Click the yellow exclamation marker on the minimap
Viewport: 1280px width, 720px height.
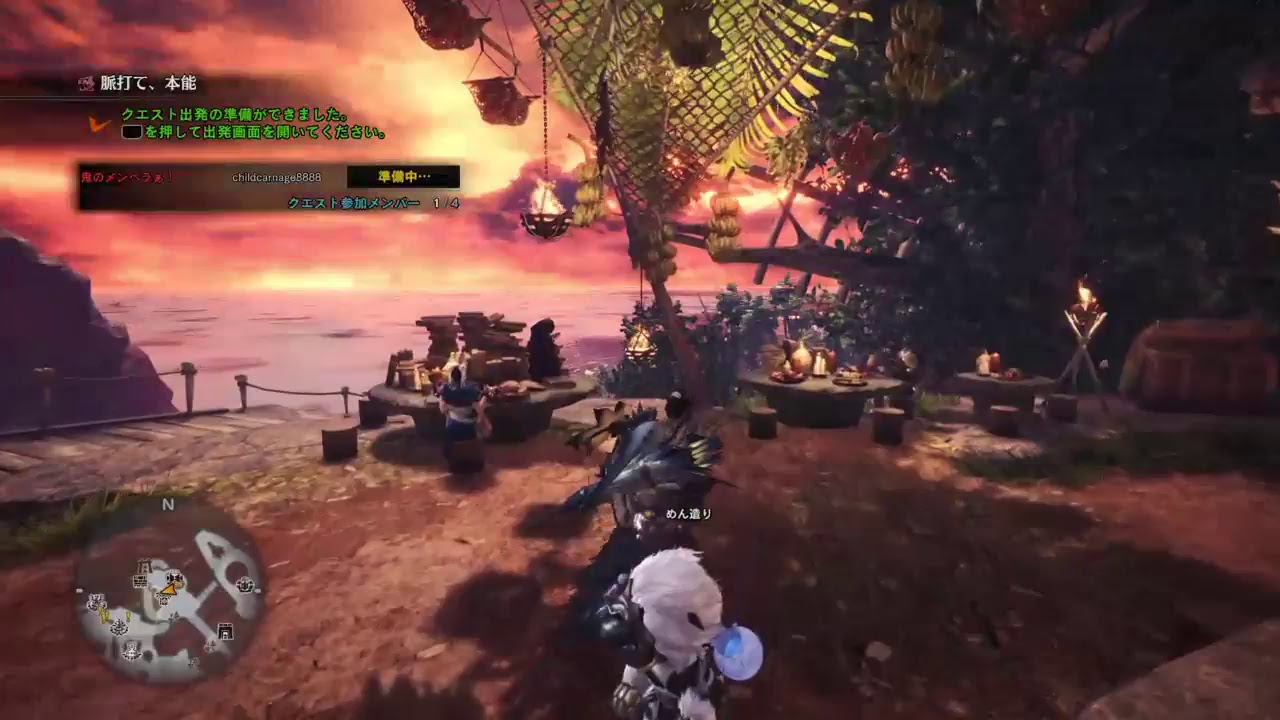pyautogui.click(x=127, y=618)
